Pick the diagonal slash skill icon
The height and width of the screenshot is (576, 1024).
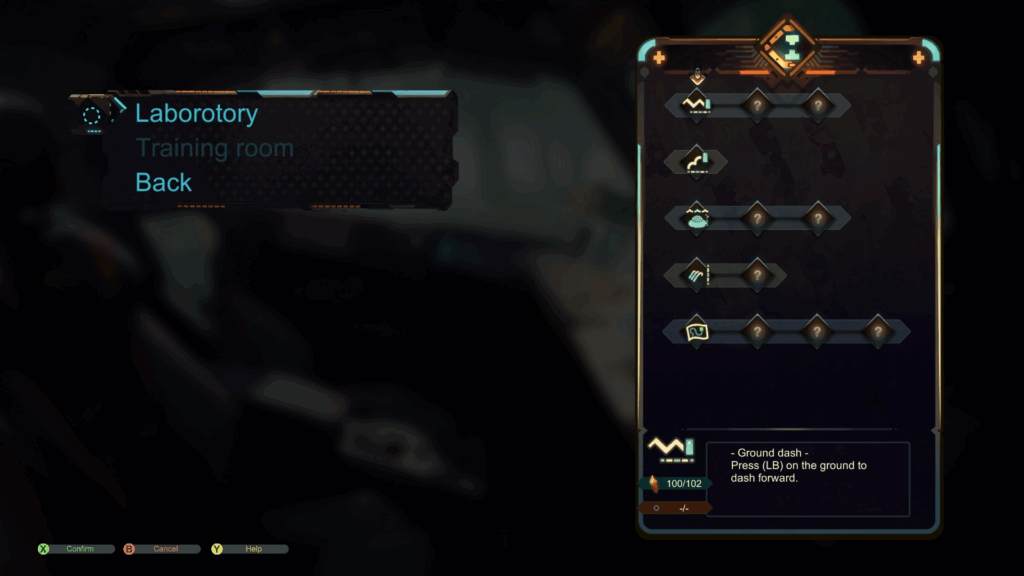click(696, 273)
